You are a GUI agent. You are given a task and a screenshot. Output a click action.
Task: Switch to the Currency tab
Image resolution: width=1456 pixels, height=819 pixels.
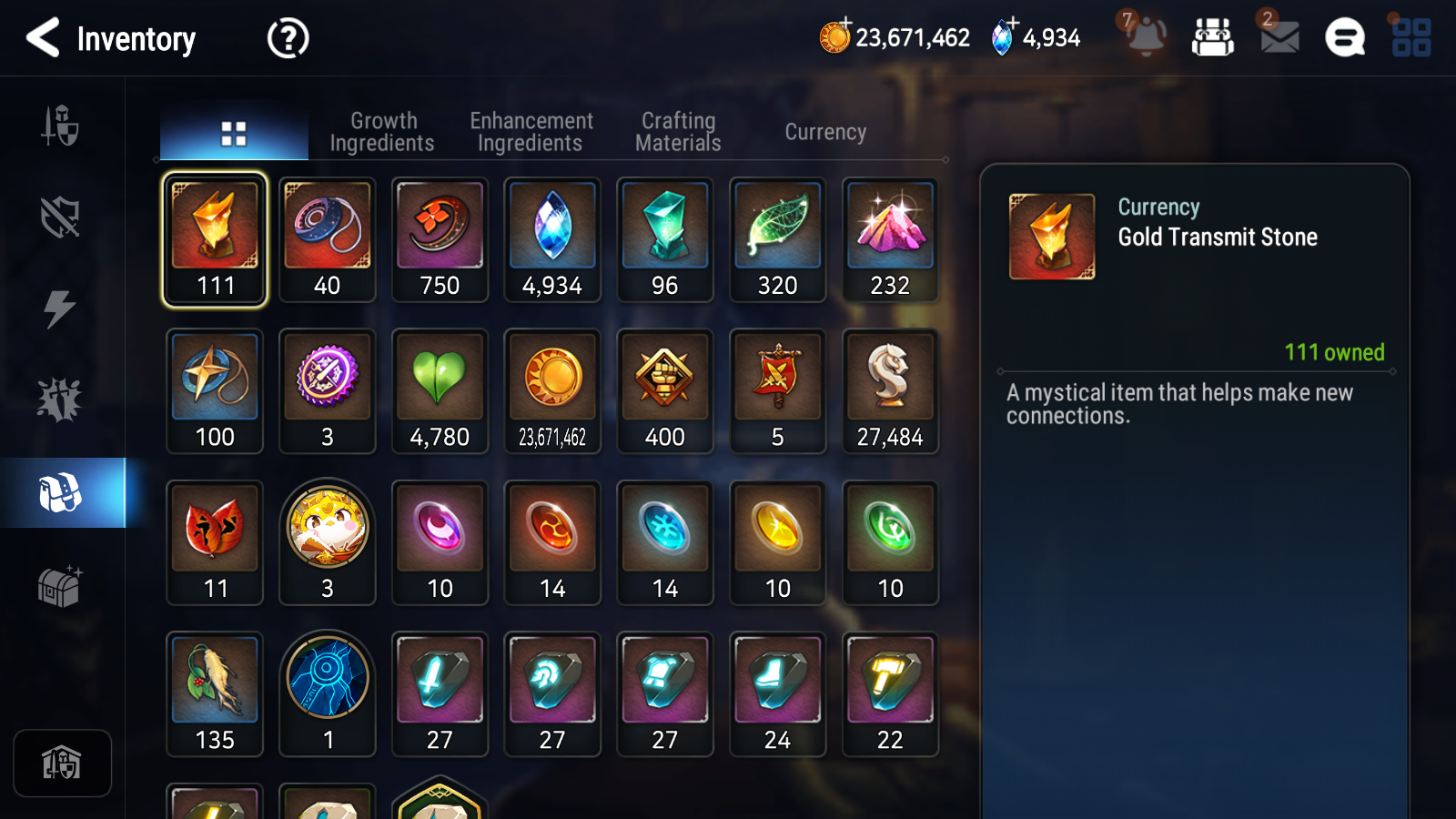coord(824,131)
